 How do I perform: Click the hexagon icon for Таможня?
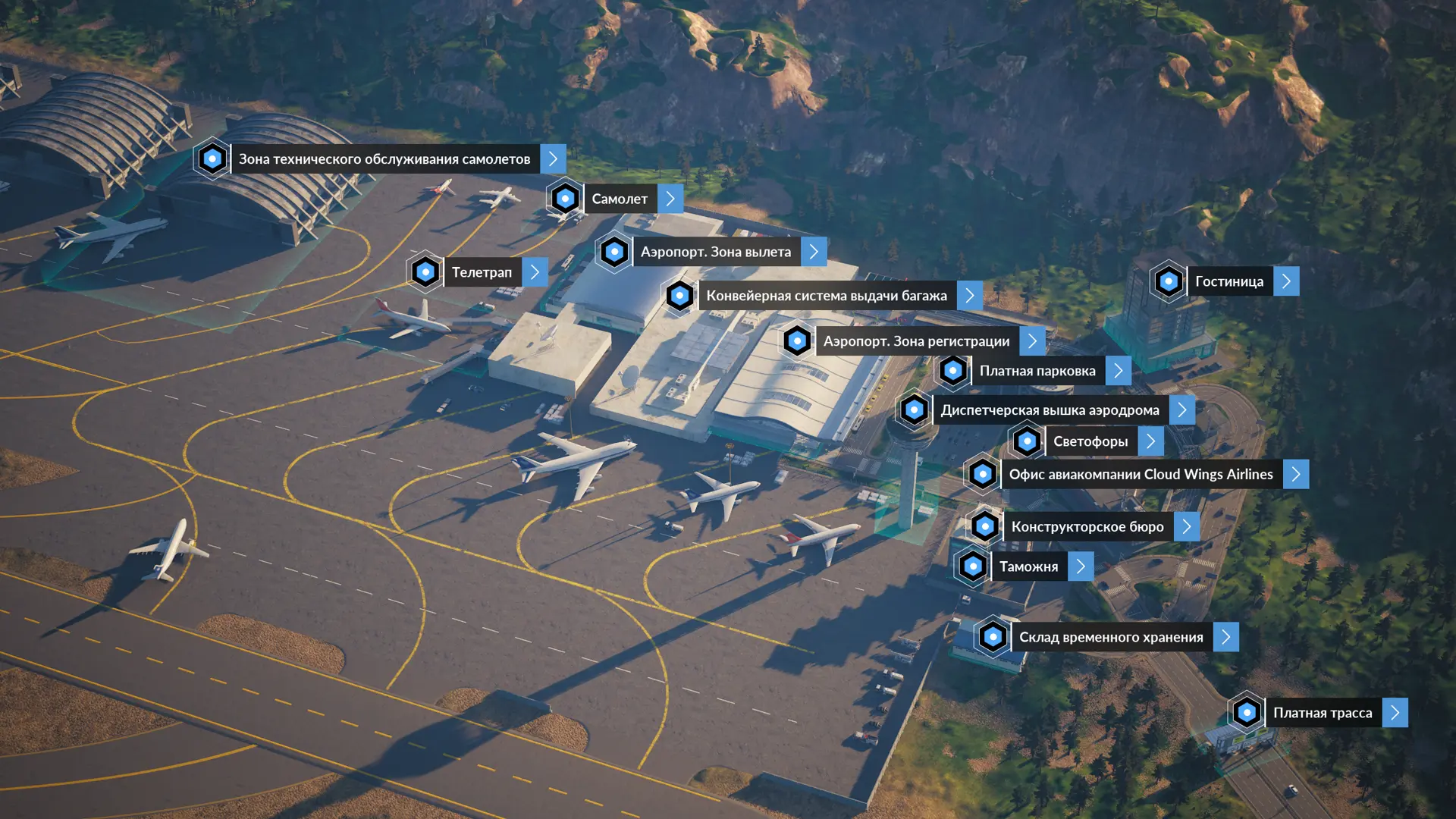[x=973, y=566]
